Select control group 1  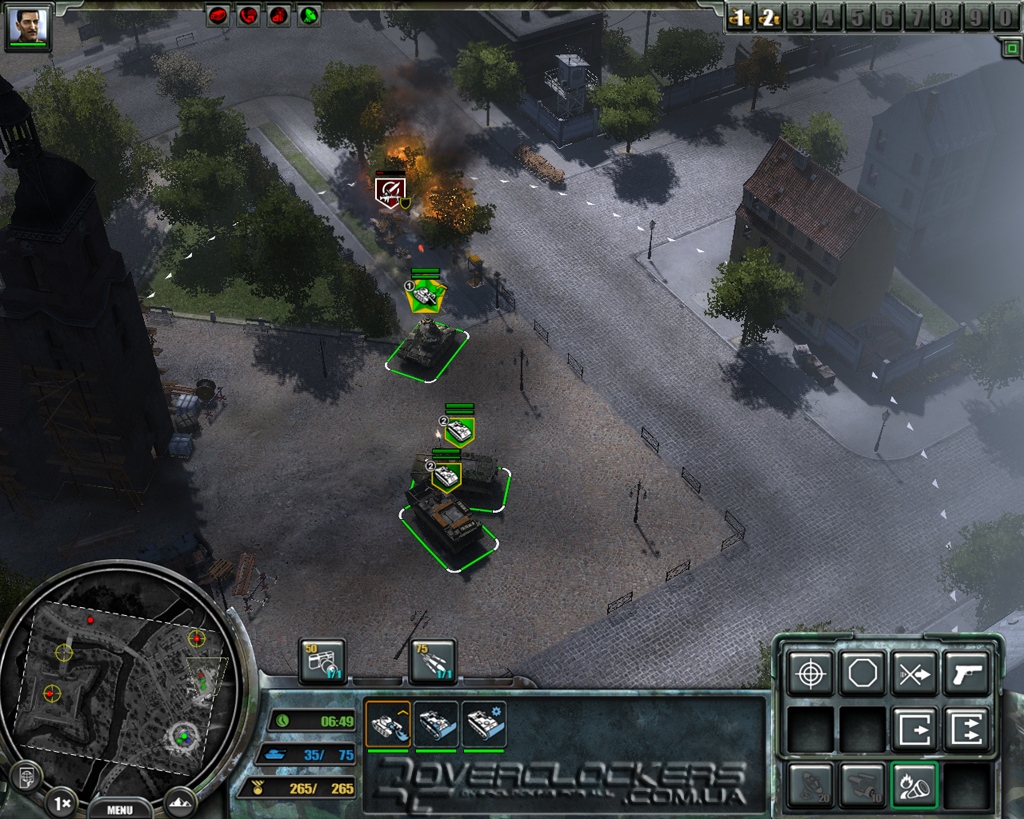(739, 17)
